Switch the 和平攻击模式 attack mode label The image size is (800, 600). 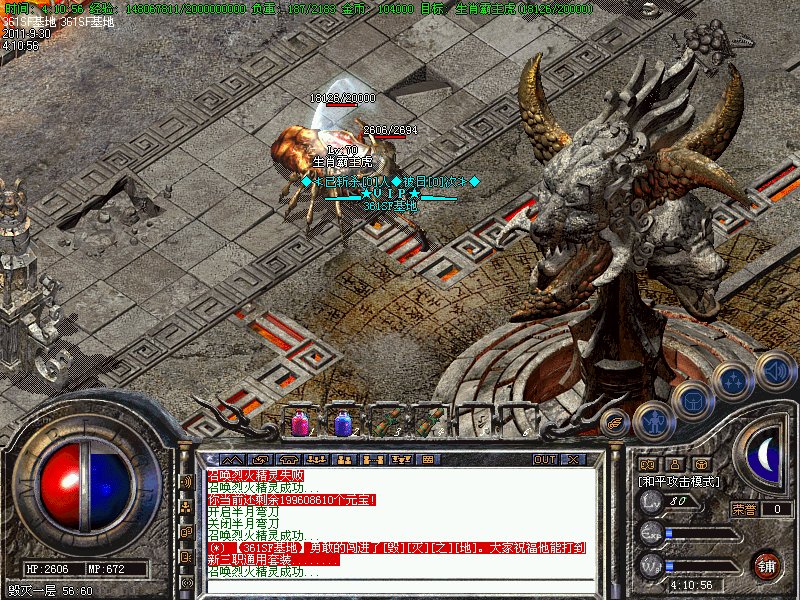coord(680,481)
